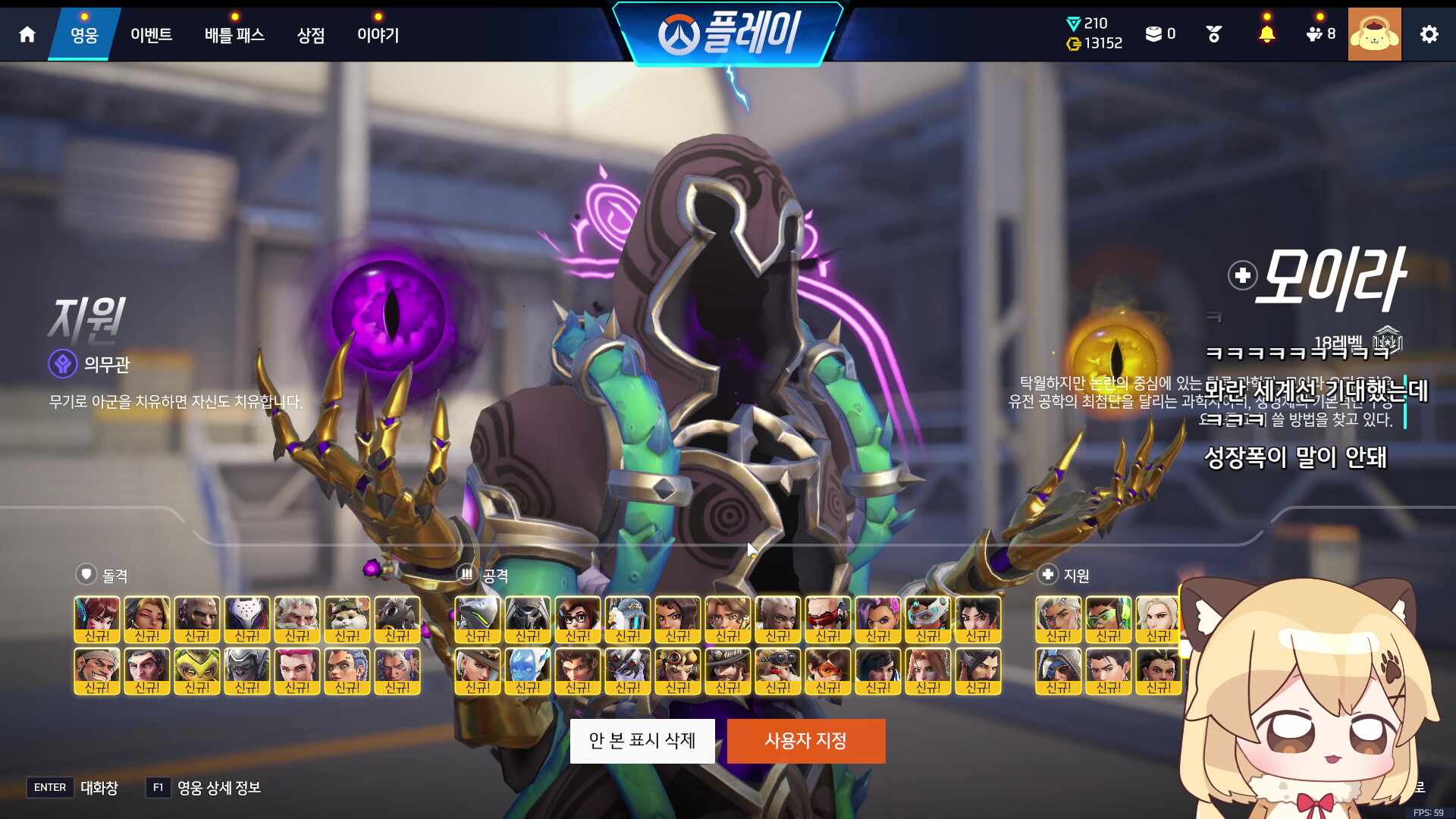Image resolution: width=1456 pixels, height=819 pixels.
Task: Click the player profile avatar
Action: [x=1374, y=34]
